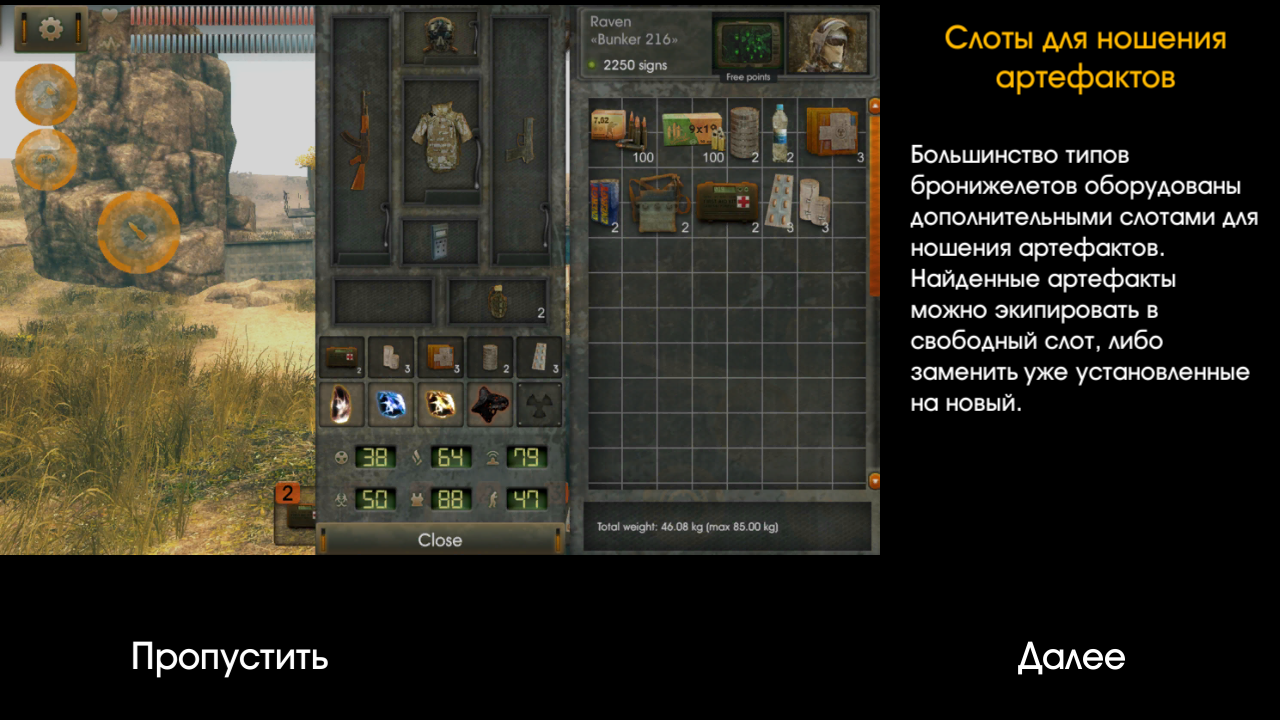Select the blue crystal artifact slot

coord(392,403)
